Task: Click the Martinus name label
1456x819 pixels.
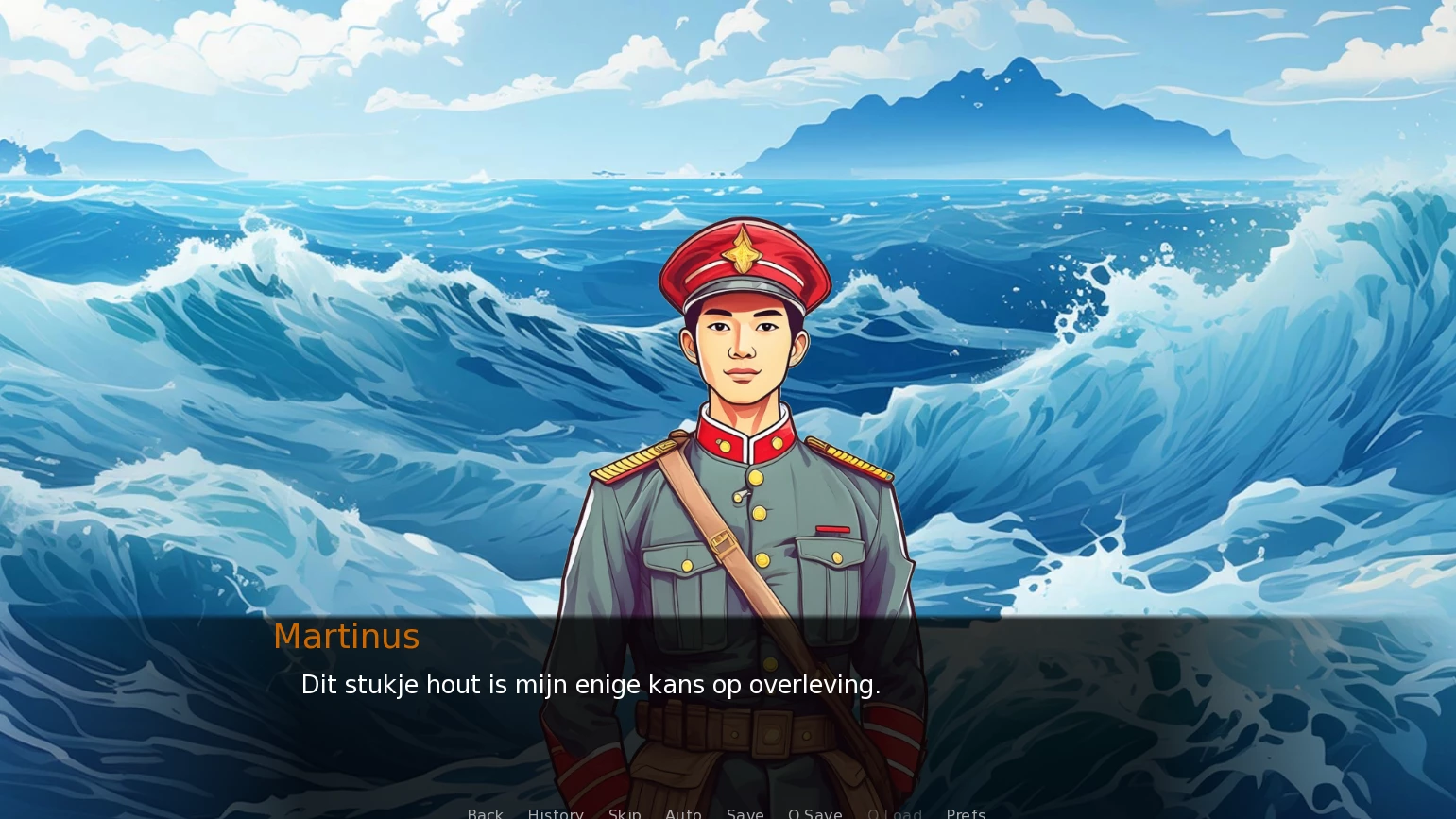Action: tap(346, 636)
